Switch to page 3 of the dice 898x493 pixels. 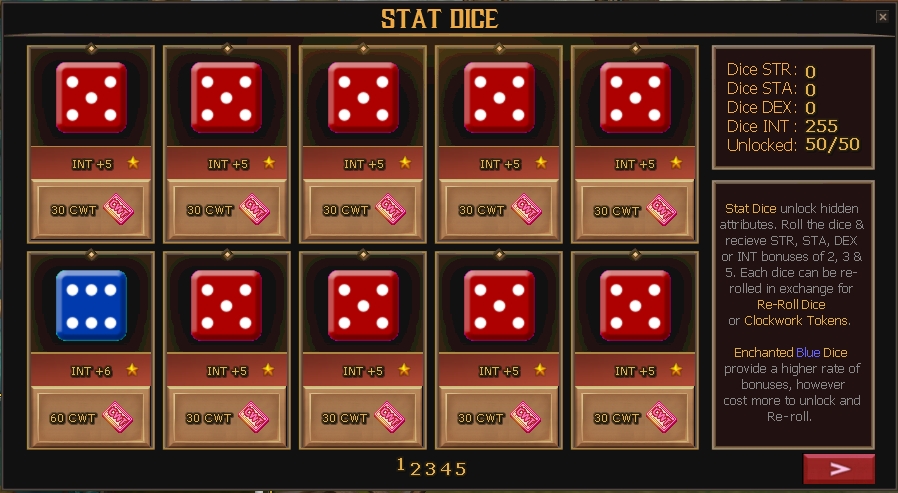pyautogui.click(x=431, y=468)
